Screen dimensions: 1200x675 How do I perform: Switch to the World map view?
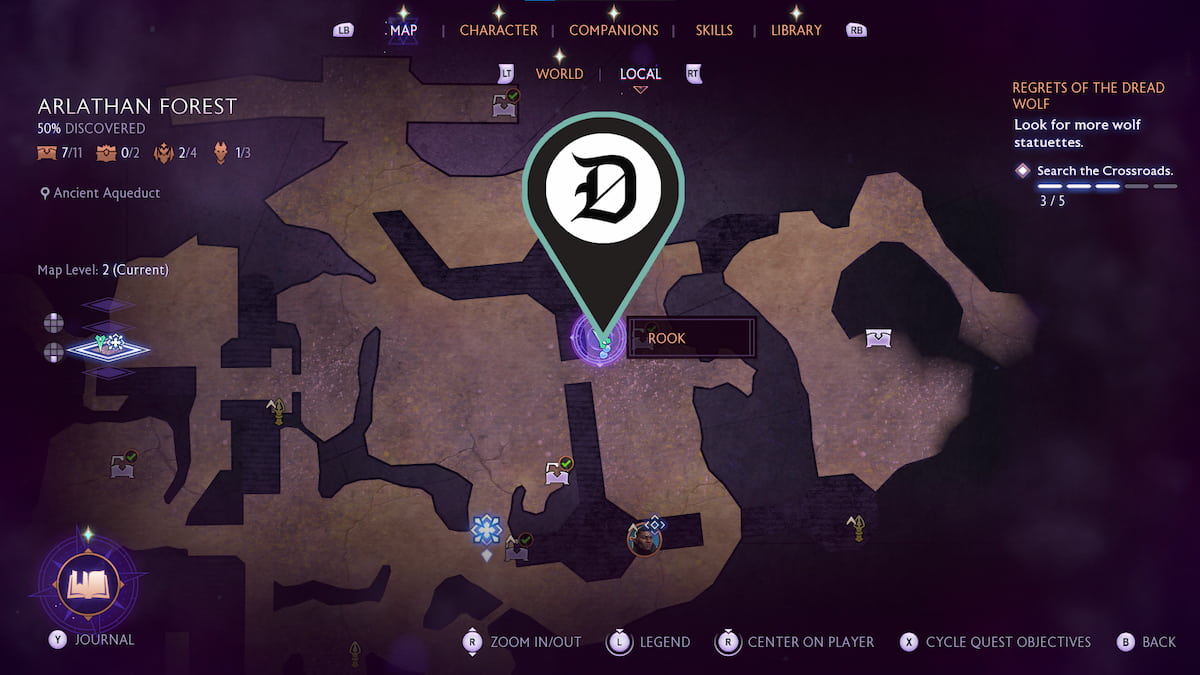coord(559,74)
